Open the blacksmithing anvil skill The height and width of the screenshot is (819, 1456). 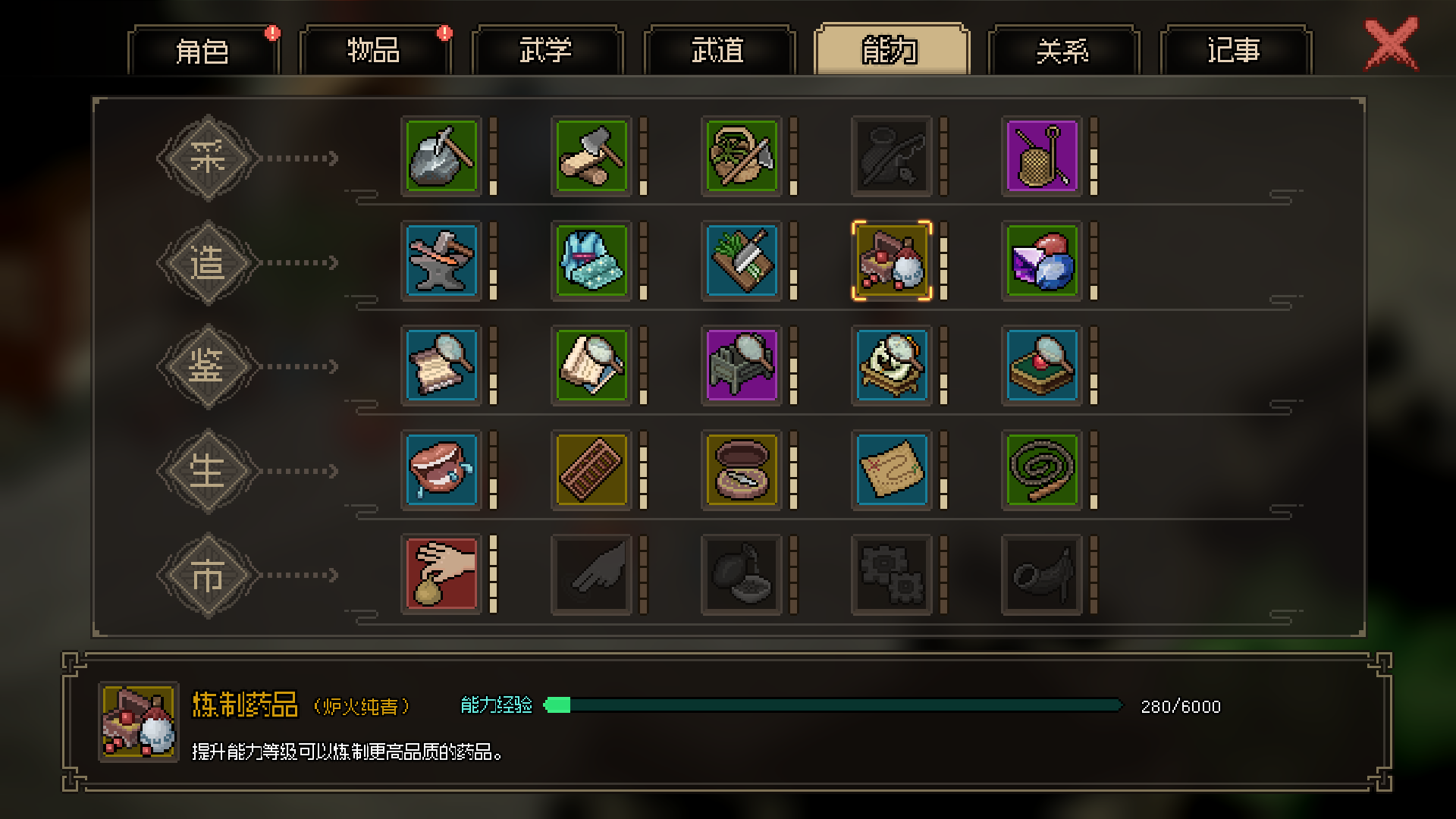tap(441, 261)
